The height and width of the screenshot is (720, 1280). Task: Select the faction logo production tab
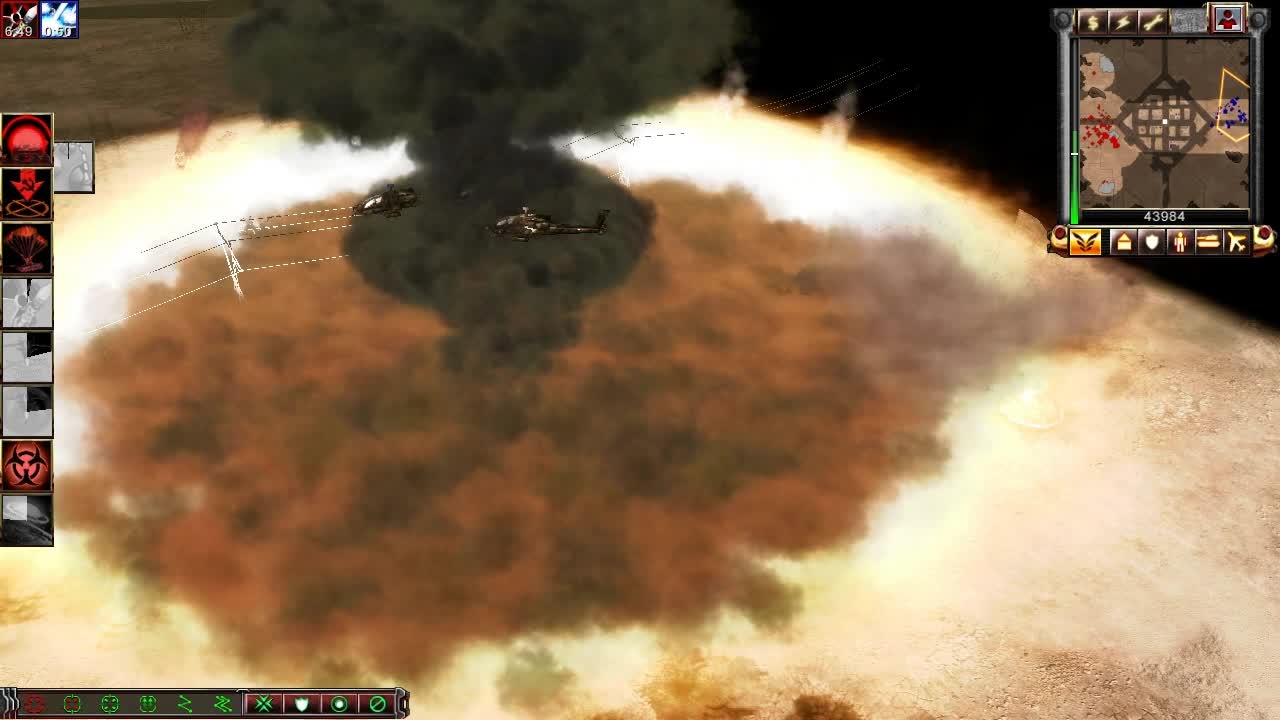(1084, 241)
